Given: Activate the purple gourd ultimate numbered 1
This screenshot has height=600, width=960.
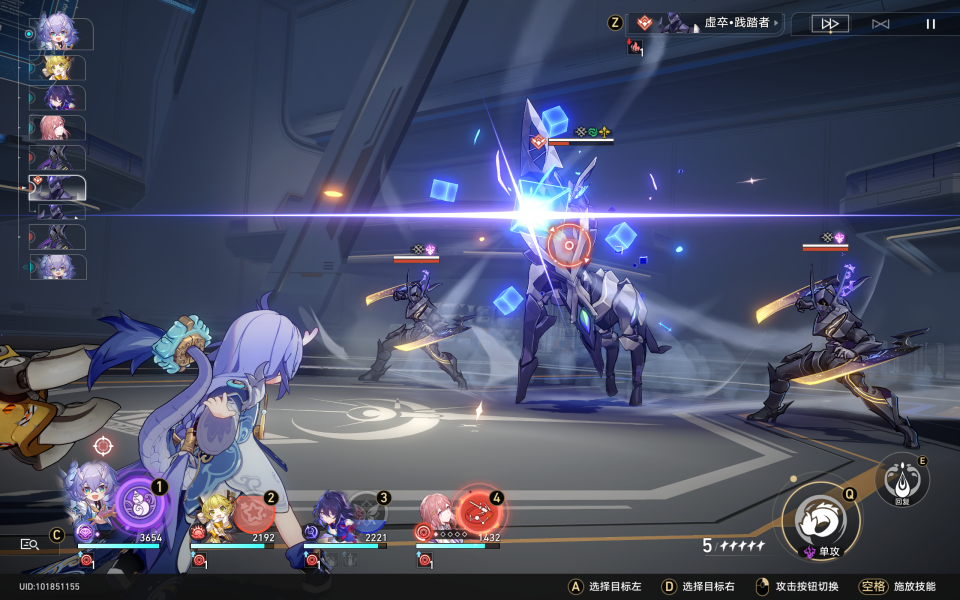Looking at the screenshot, I should pyautogui.click(x=138, y=503).
